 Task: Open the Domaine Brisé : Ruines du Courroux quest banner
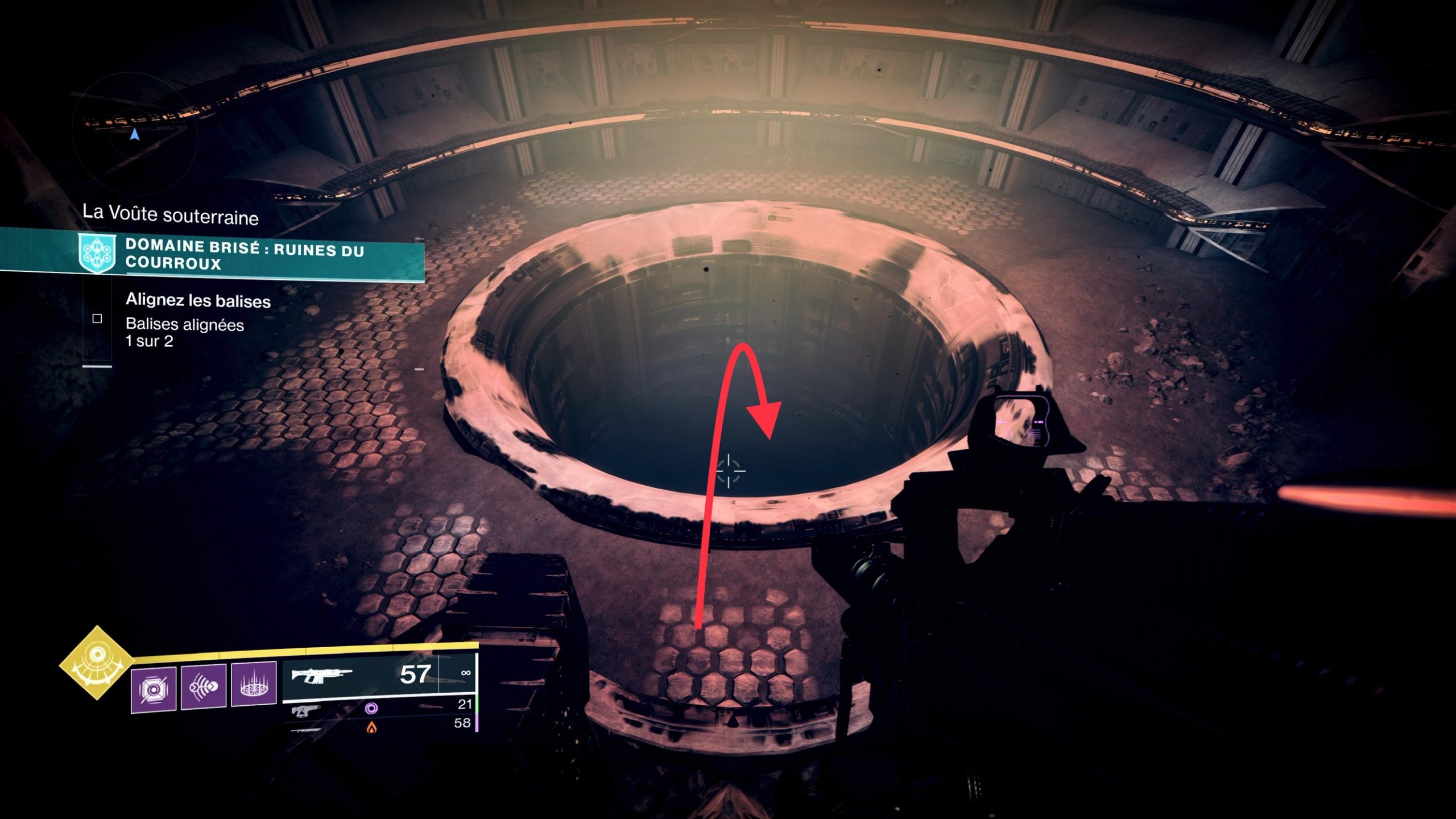tap(245, 254)
